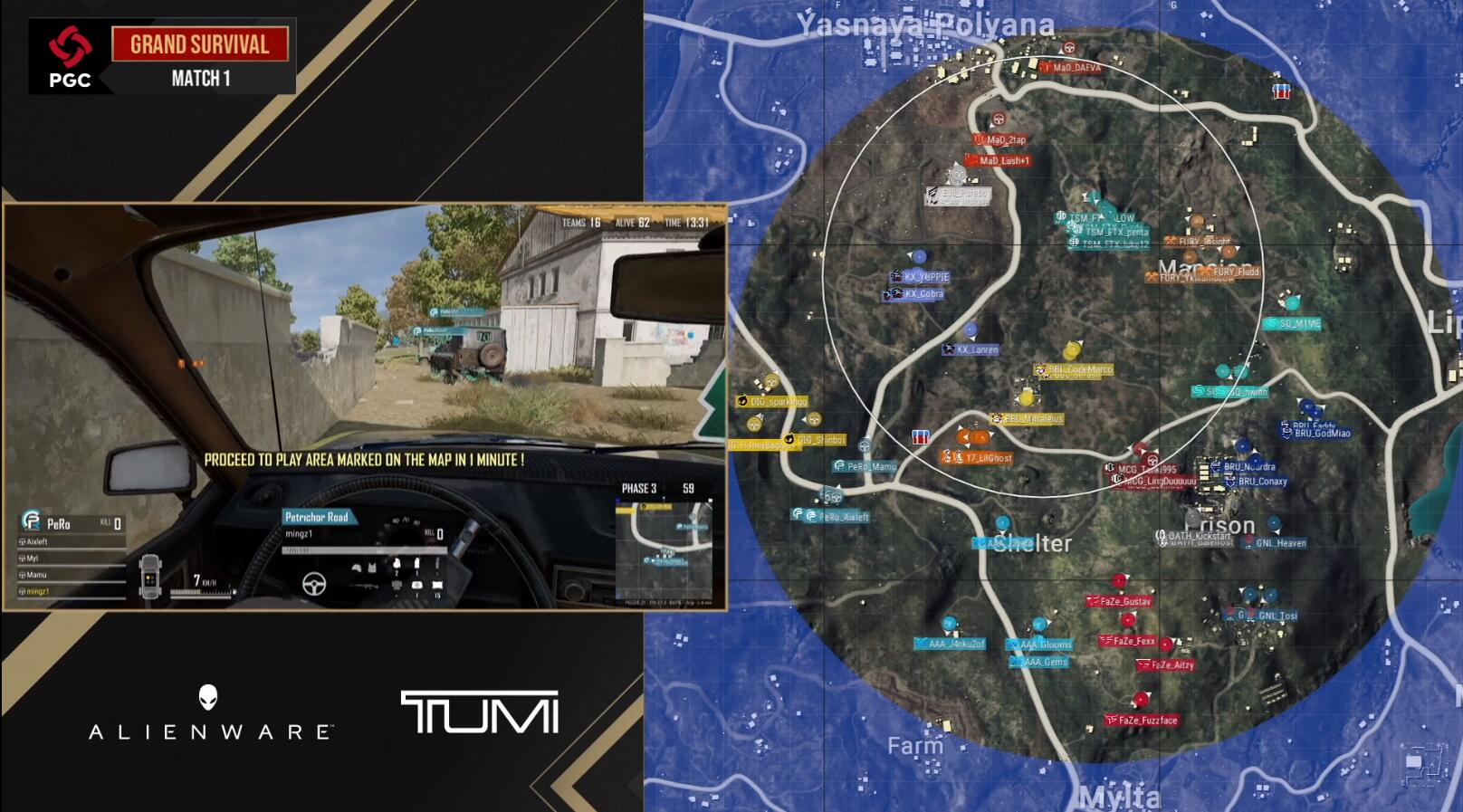Click the PGC logo in the header

tap(70, 57)
